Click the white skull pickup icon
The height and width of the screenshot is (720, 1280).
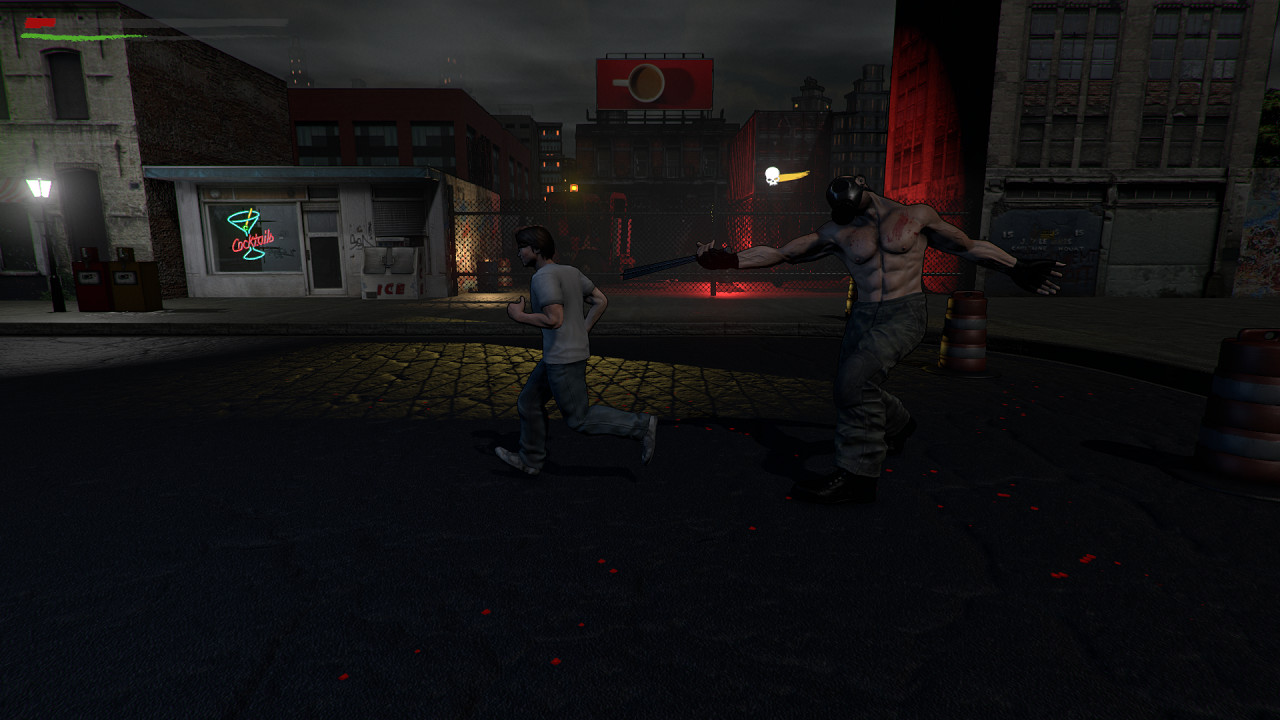point(770,174)
